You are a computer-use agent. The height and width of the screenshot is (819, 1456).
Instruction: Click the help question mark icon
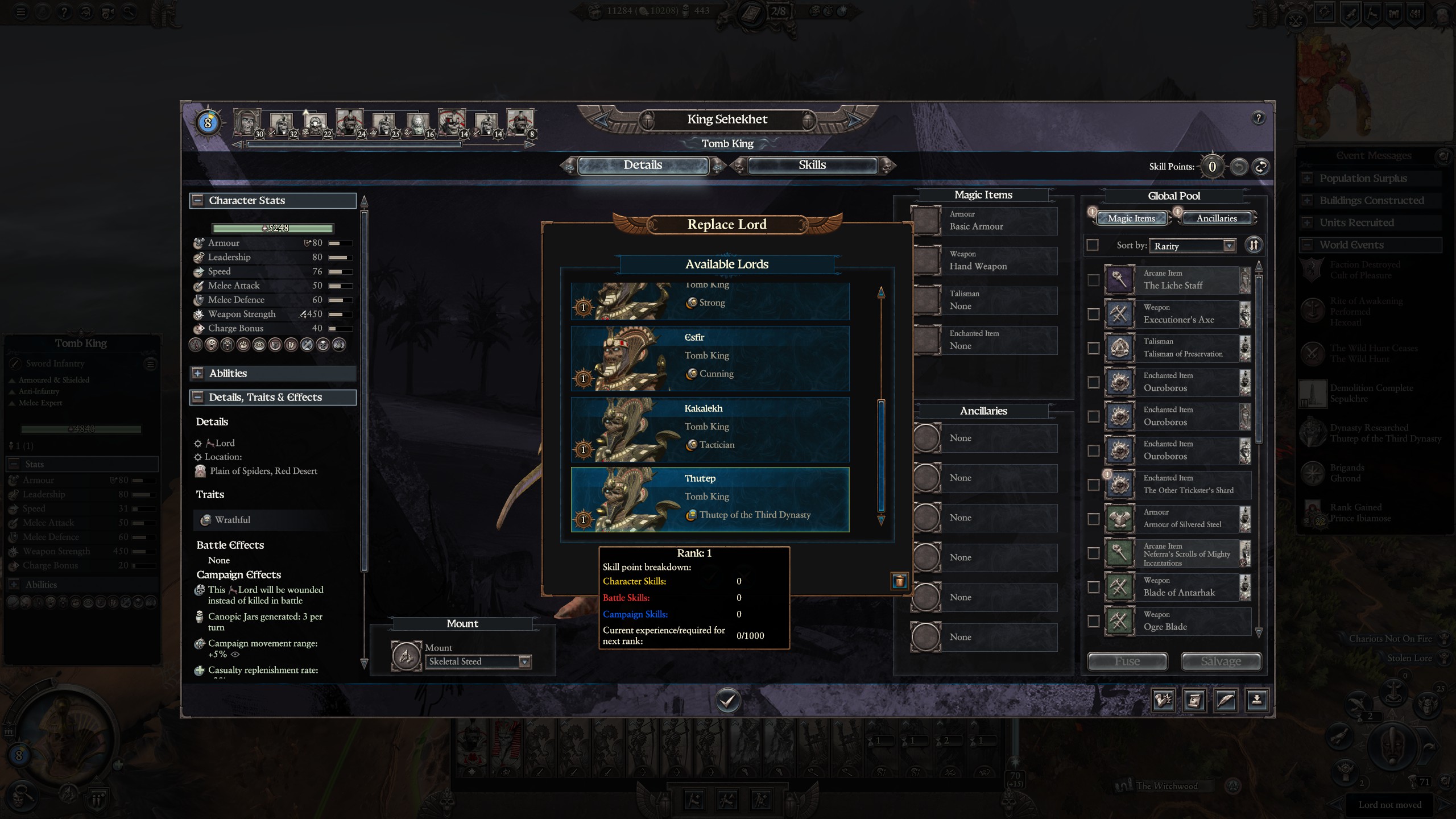tap(1259, 118)
